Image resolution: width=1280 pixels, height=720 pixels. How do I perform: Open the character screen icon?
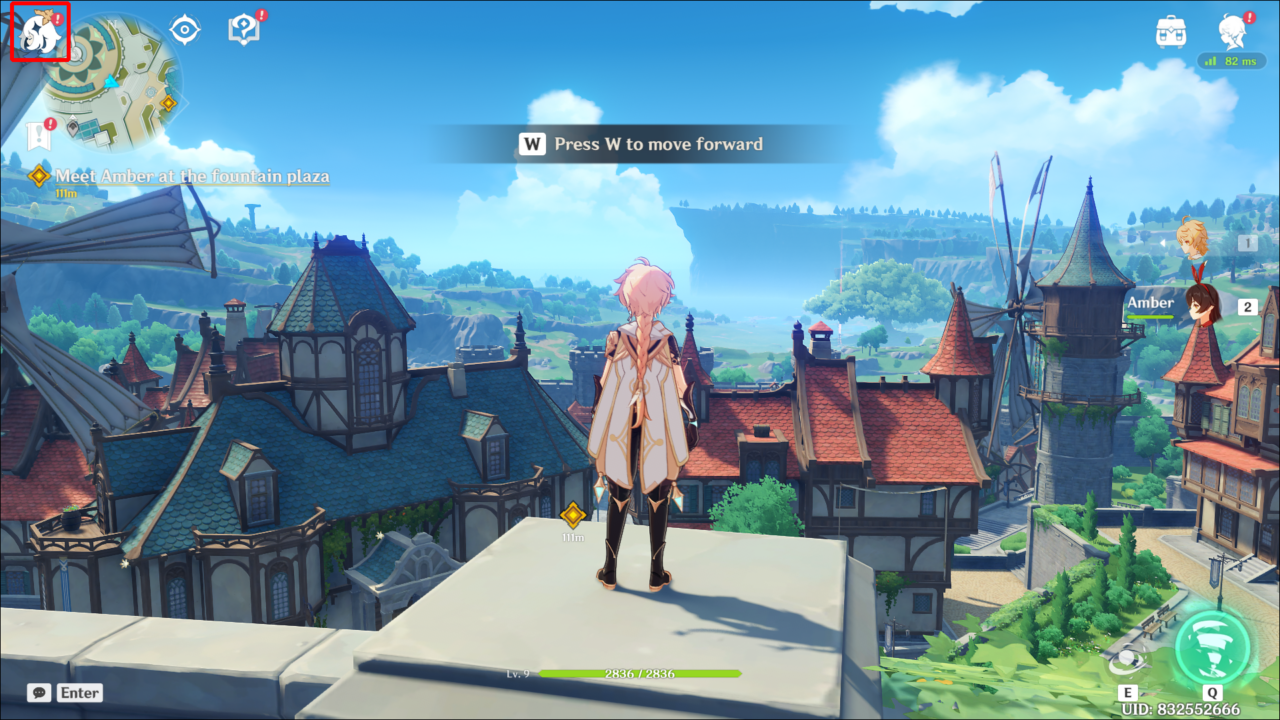tap(1232, 31)
